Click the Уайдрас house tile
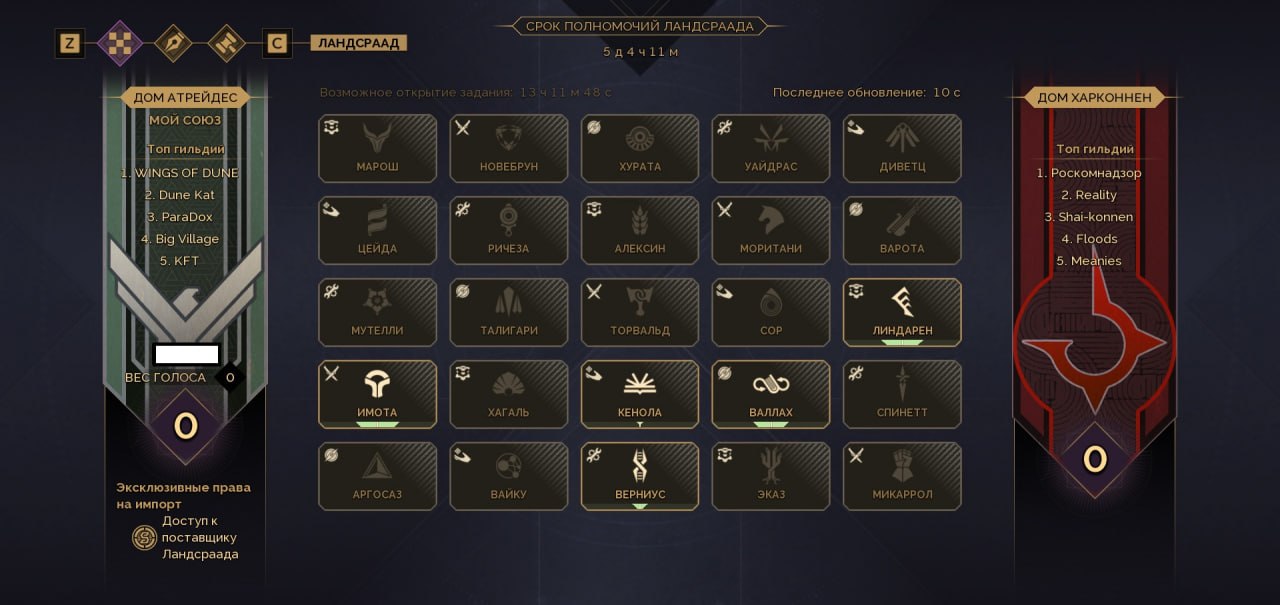 click(x=771, y=148)
